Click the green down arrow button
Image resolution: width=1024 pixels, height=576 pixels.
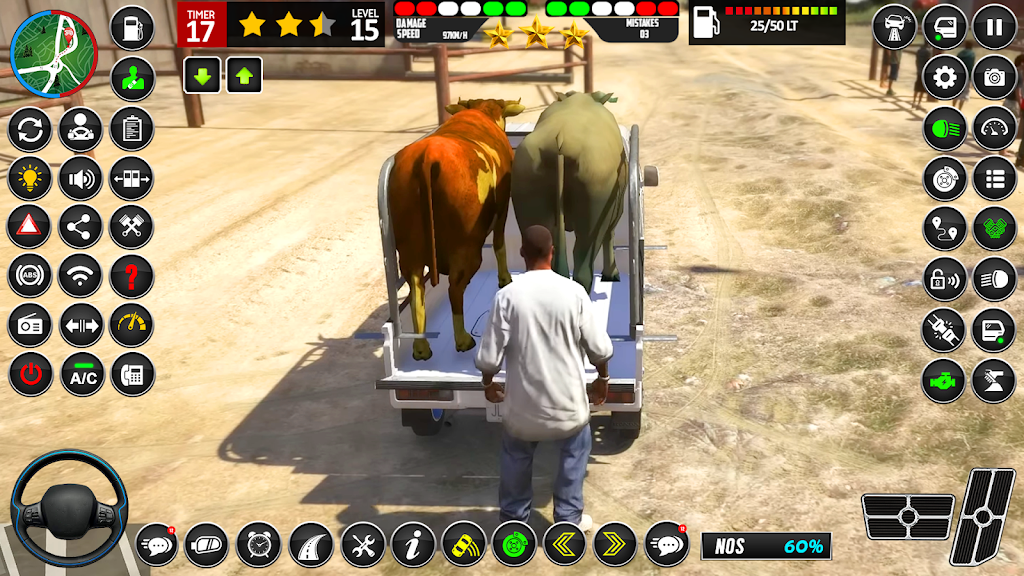(x=202, y=75)
